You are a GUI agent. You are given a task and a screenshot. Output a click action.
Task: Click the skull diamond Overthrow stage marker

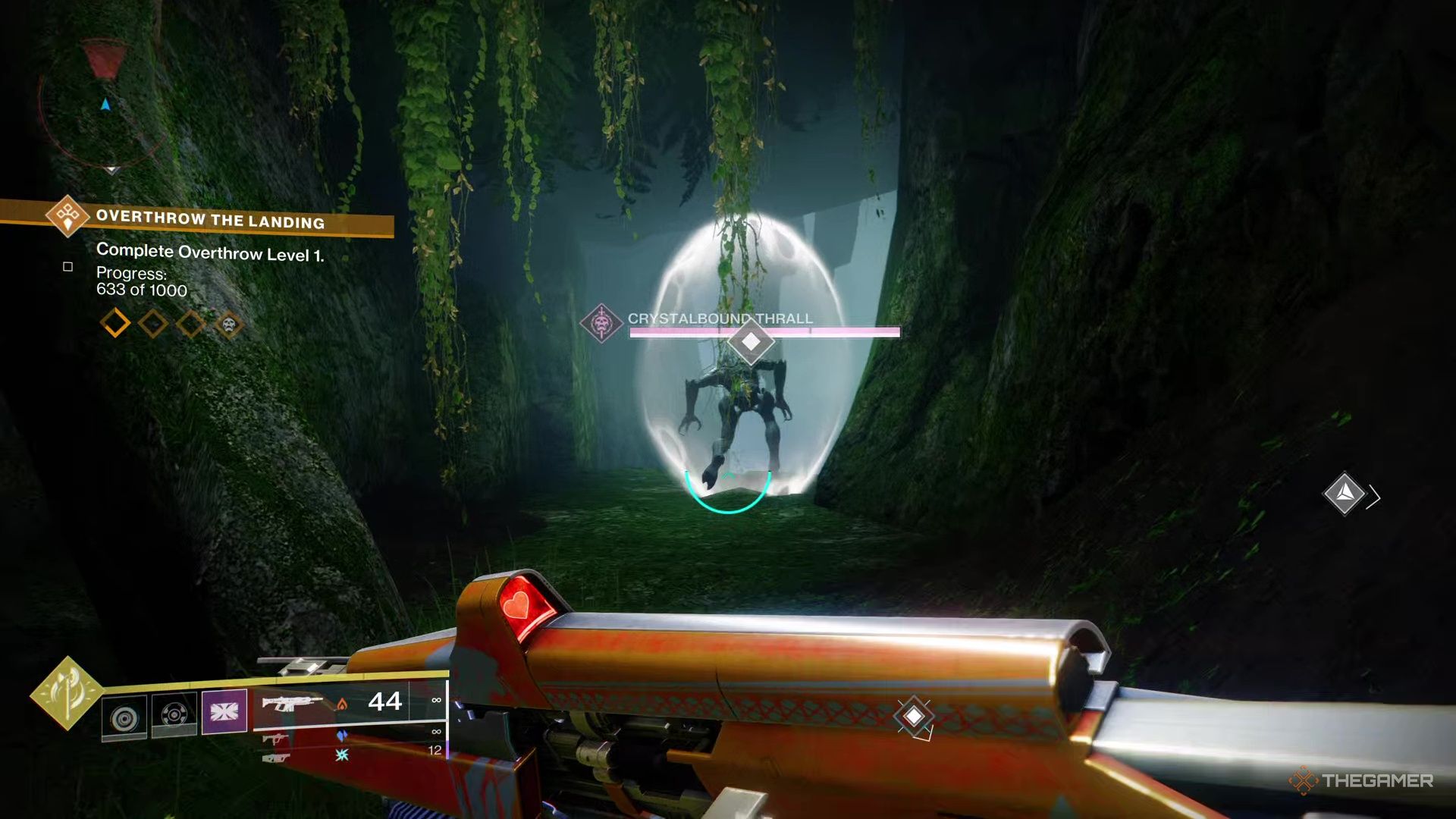(229, 325)
